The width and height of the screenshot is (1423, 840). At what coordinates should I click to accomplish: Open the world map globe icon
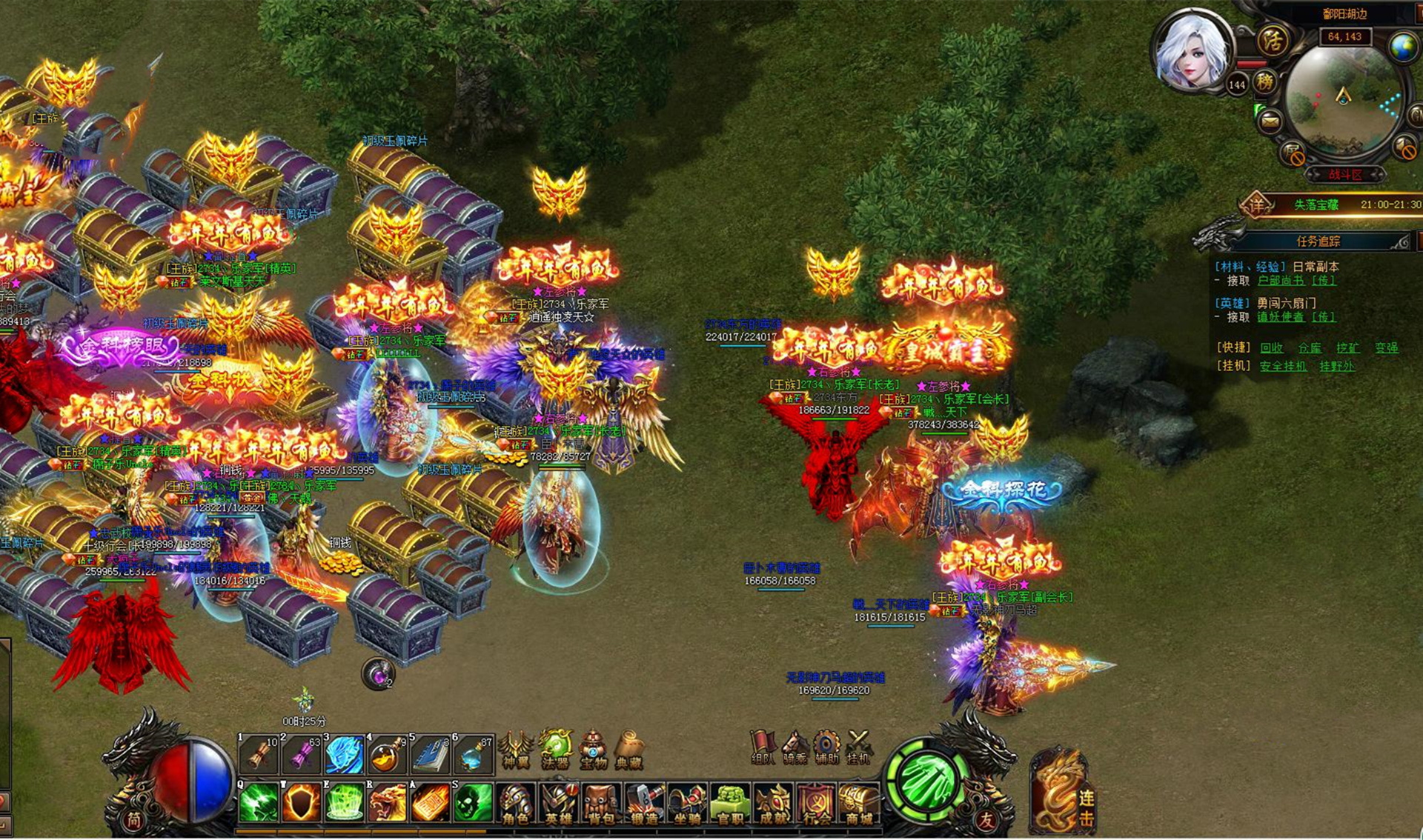point(1403,47)
